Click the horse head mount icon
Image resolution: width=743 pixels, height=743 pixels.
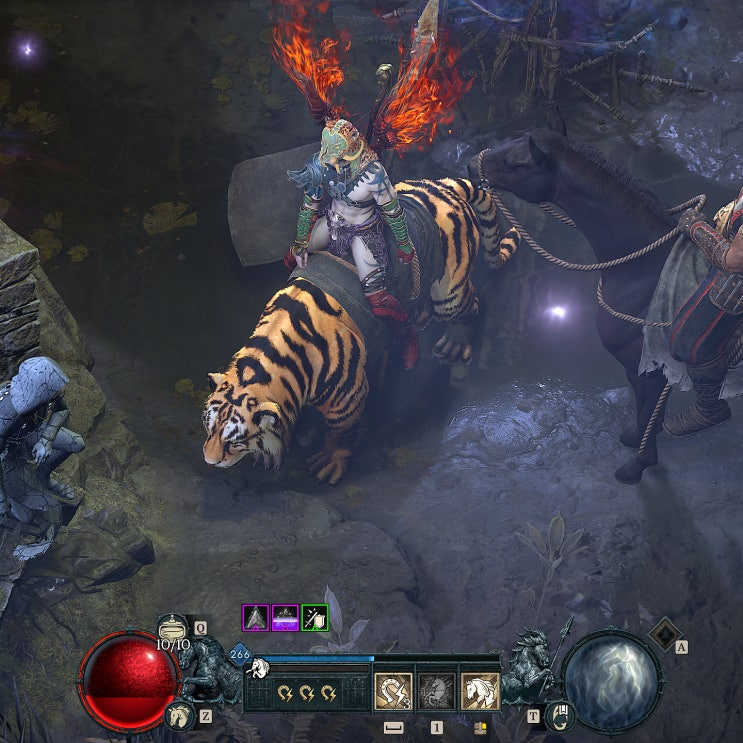pyautogui.click(x=180, y=714)
